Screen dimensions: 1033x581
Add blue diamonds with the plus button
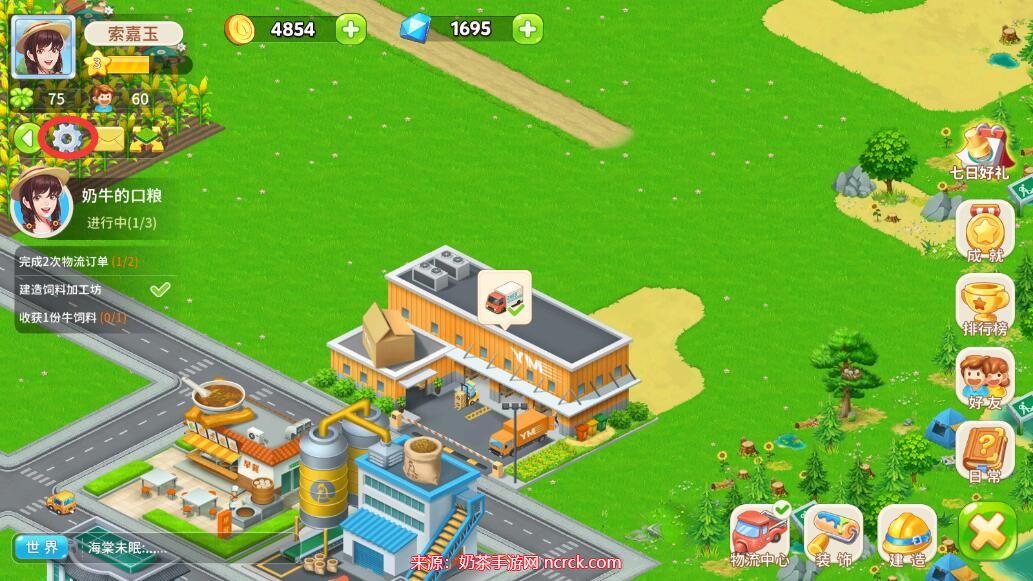pyautogui.click(x=528, y=29)
